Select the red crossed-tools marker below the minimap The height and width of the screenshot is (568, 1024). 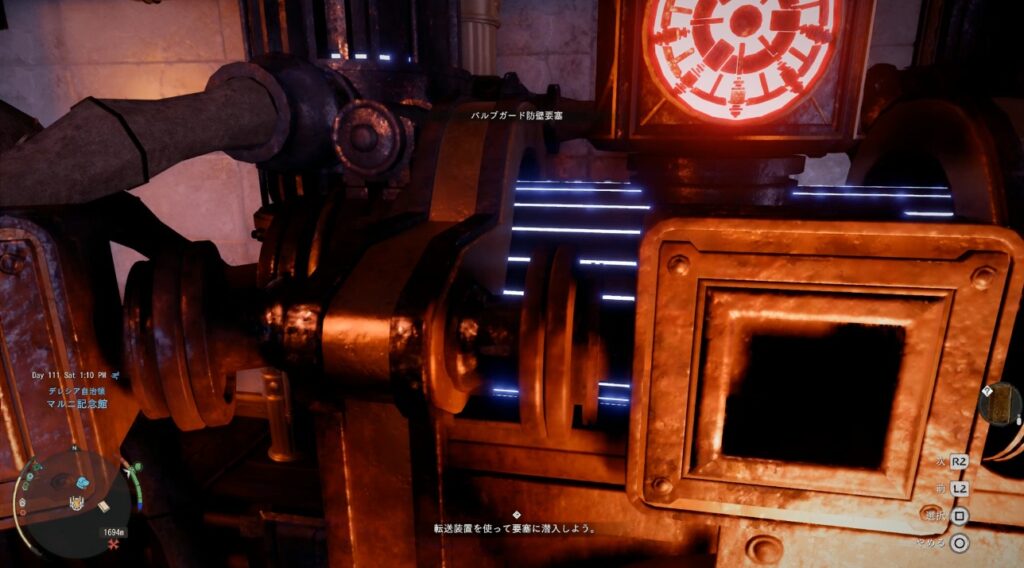click(x=113, y=547)
